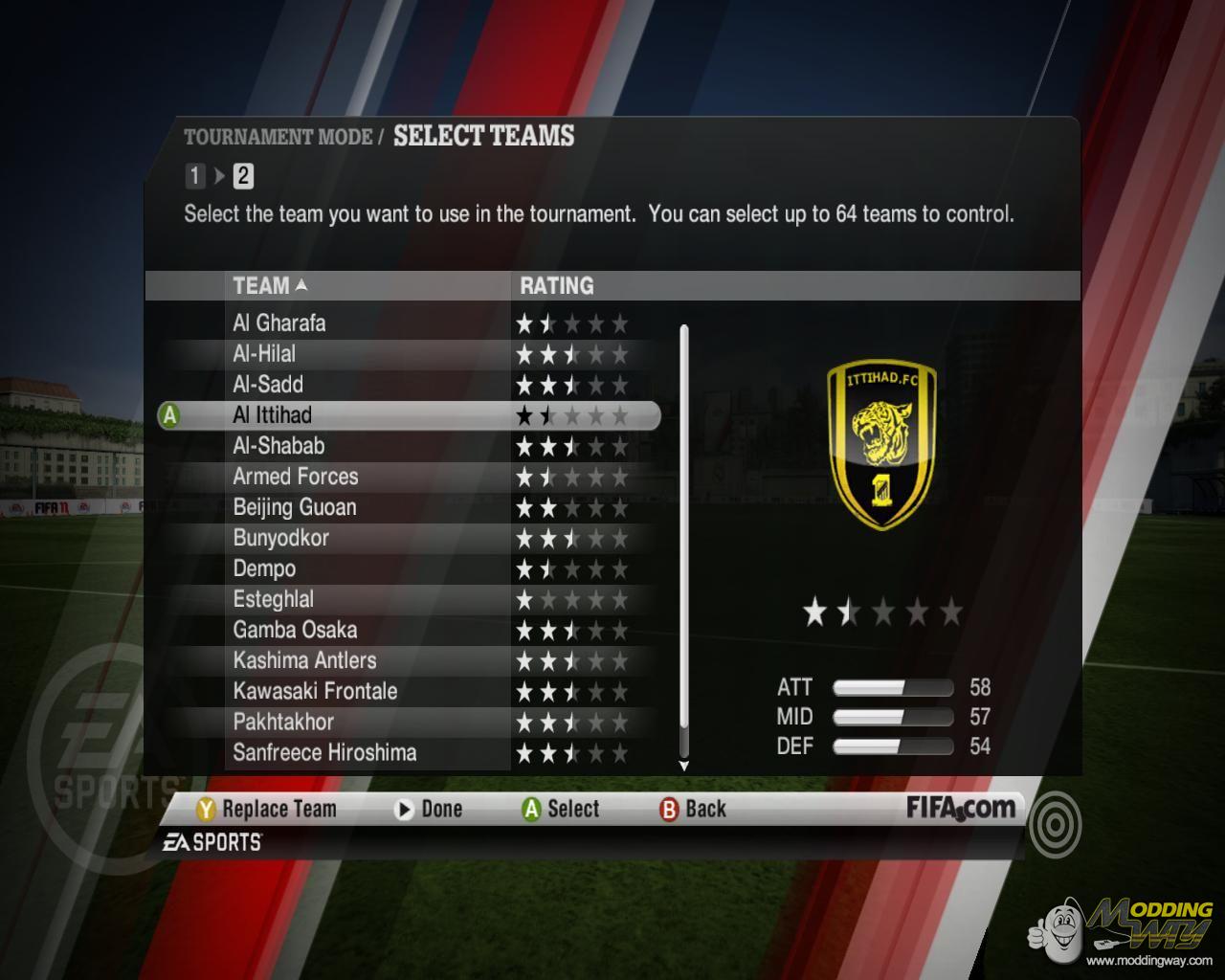
Task: Select Kashima Antlers team row
Action: pyautogui.click(x=305, y=660)
